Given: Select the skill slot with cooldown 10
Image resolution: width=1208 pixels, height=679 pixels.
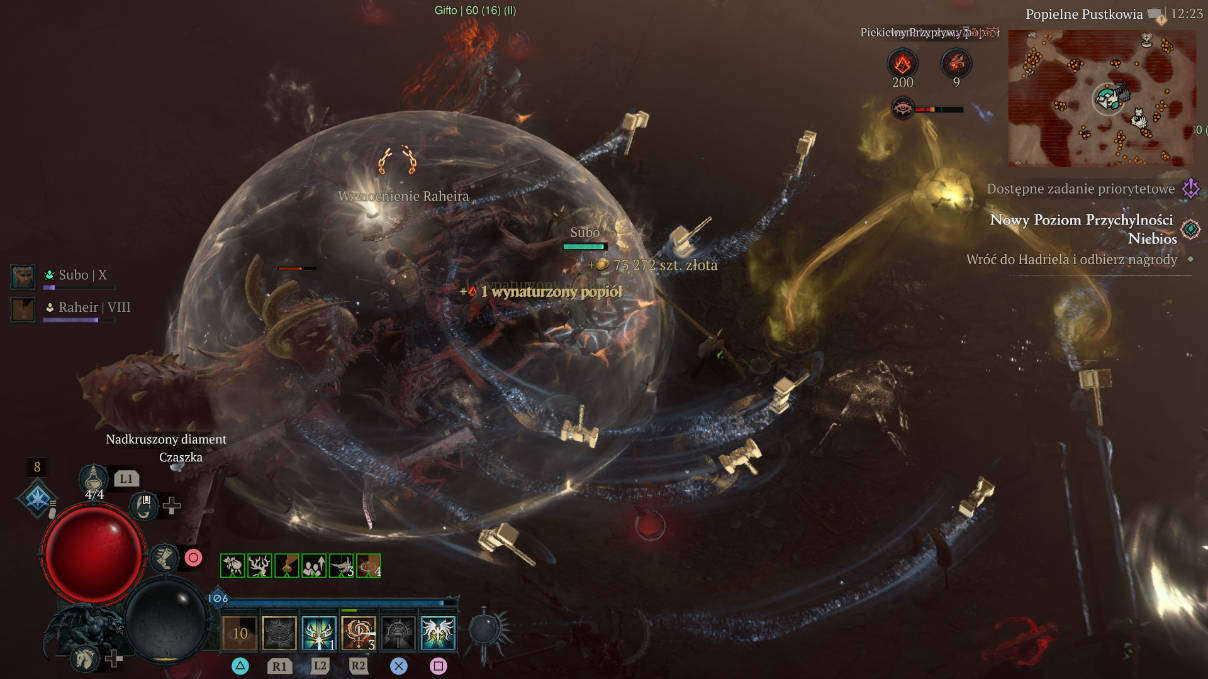Looking at the screenshot, I should point(240,632).
